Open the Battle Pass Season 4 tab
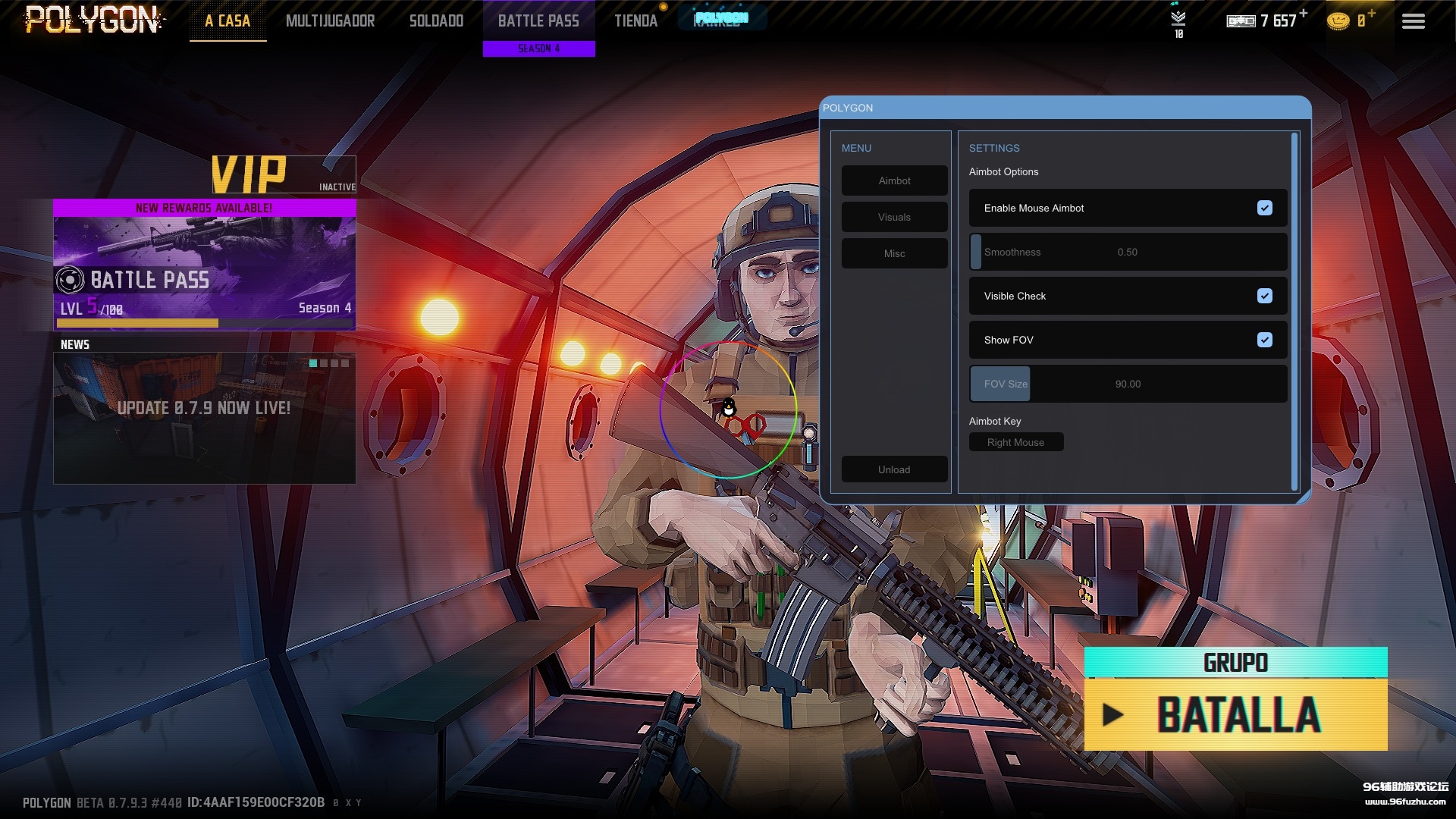Image resolution: width=1456 pixels, height=819 pixels. [x=538, y=27]
